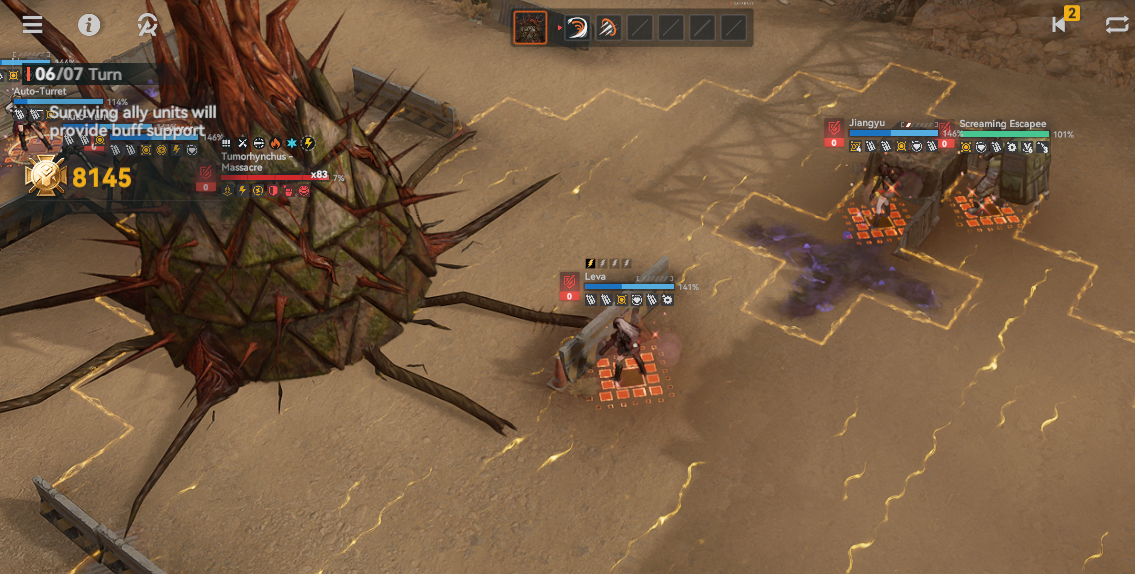Select the boss portrait in turn order
The width and height of the screenshot is (1135, 574).
(530, 28)
